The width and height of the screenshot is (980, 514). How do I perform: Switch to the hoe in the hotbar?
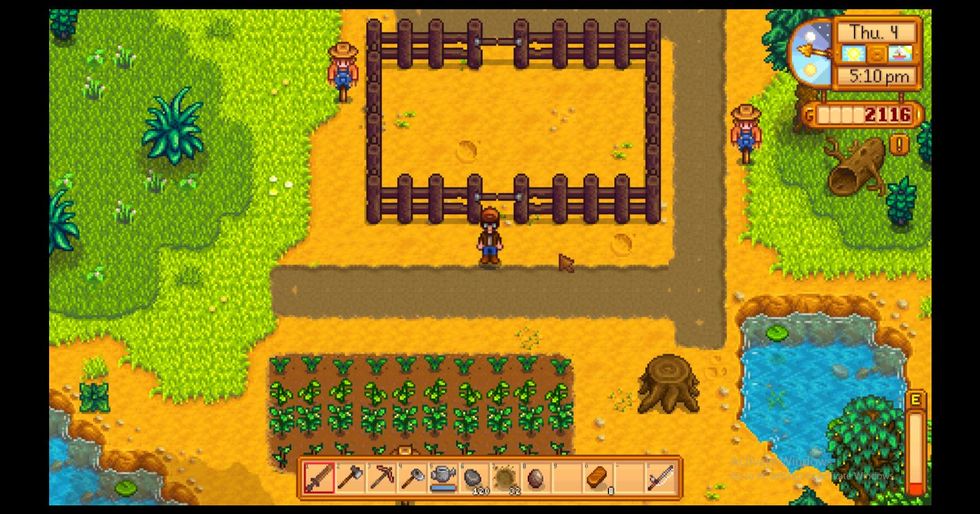(x=411, y=478)
